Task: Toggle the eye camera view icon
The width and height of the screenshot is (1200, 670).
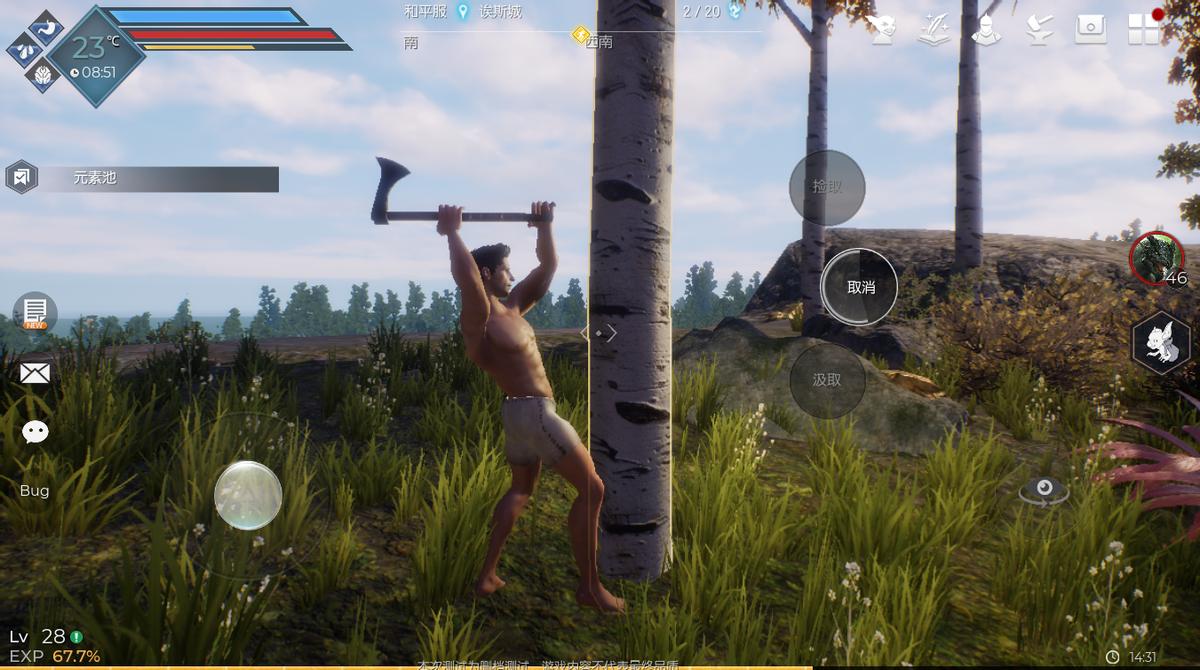Action: coord(1044,490)
